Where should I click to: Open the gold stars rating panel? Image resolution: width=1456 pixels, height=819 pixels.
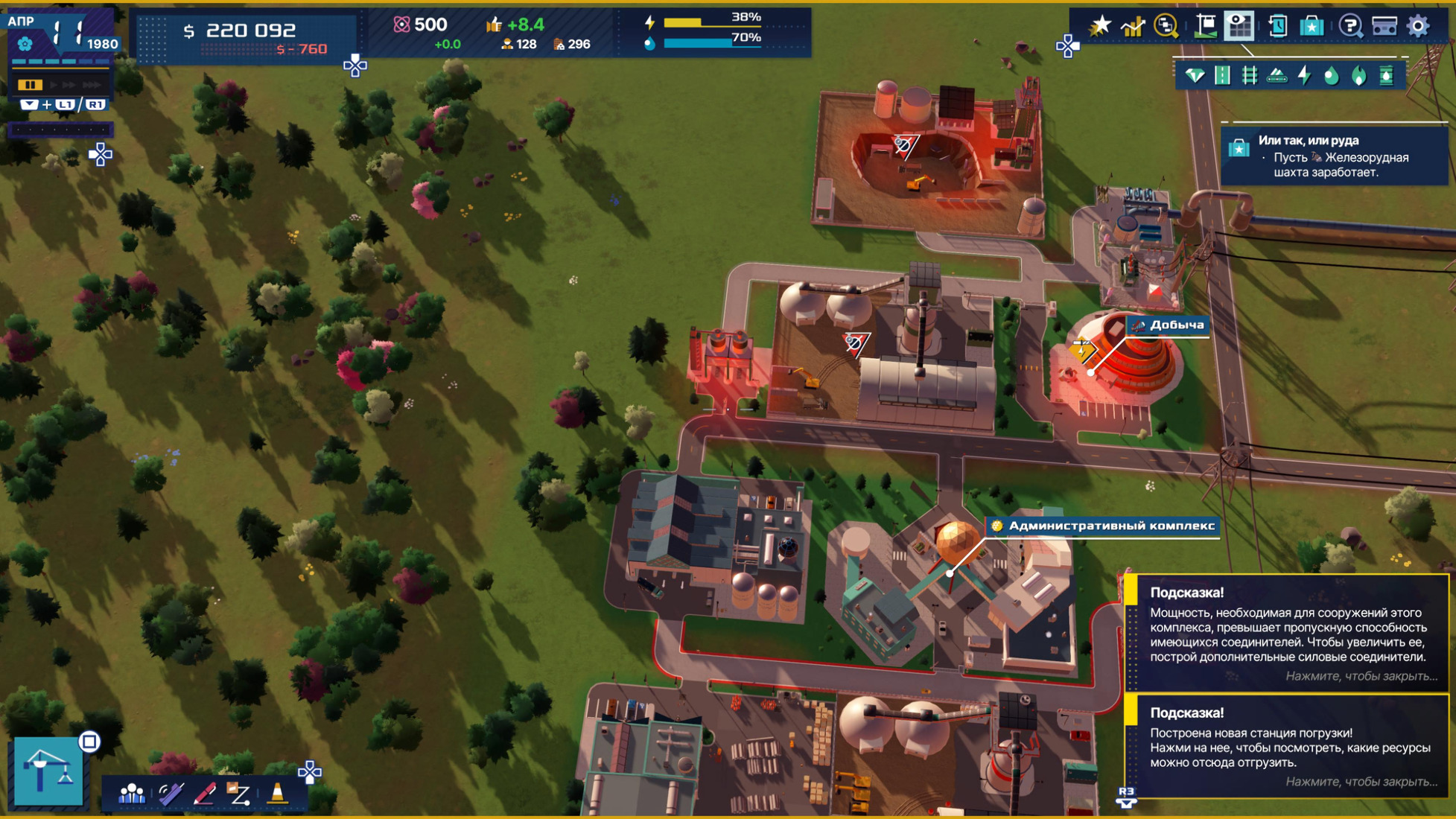point(1100,26)
